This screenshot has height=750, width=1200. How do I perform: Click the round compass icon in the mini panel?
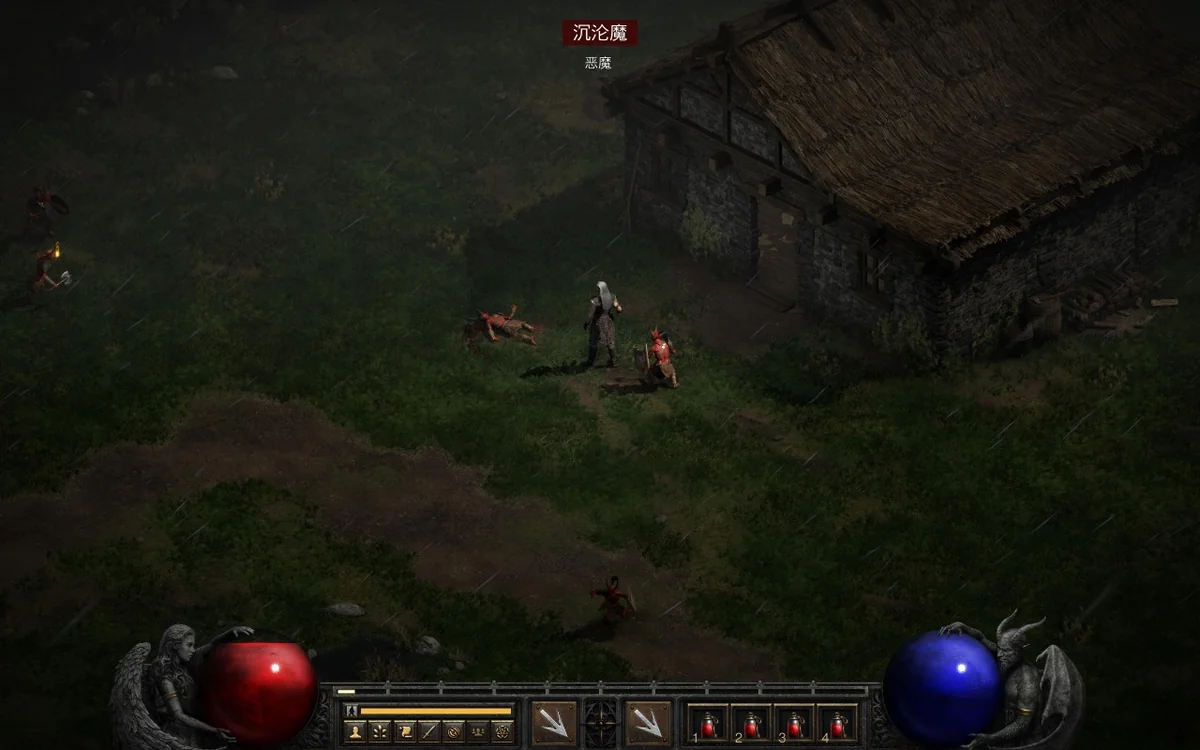453,731
